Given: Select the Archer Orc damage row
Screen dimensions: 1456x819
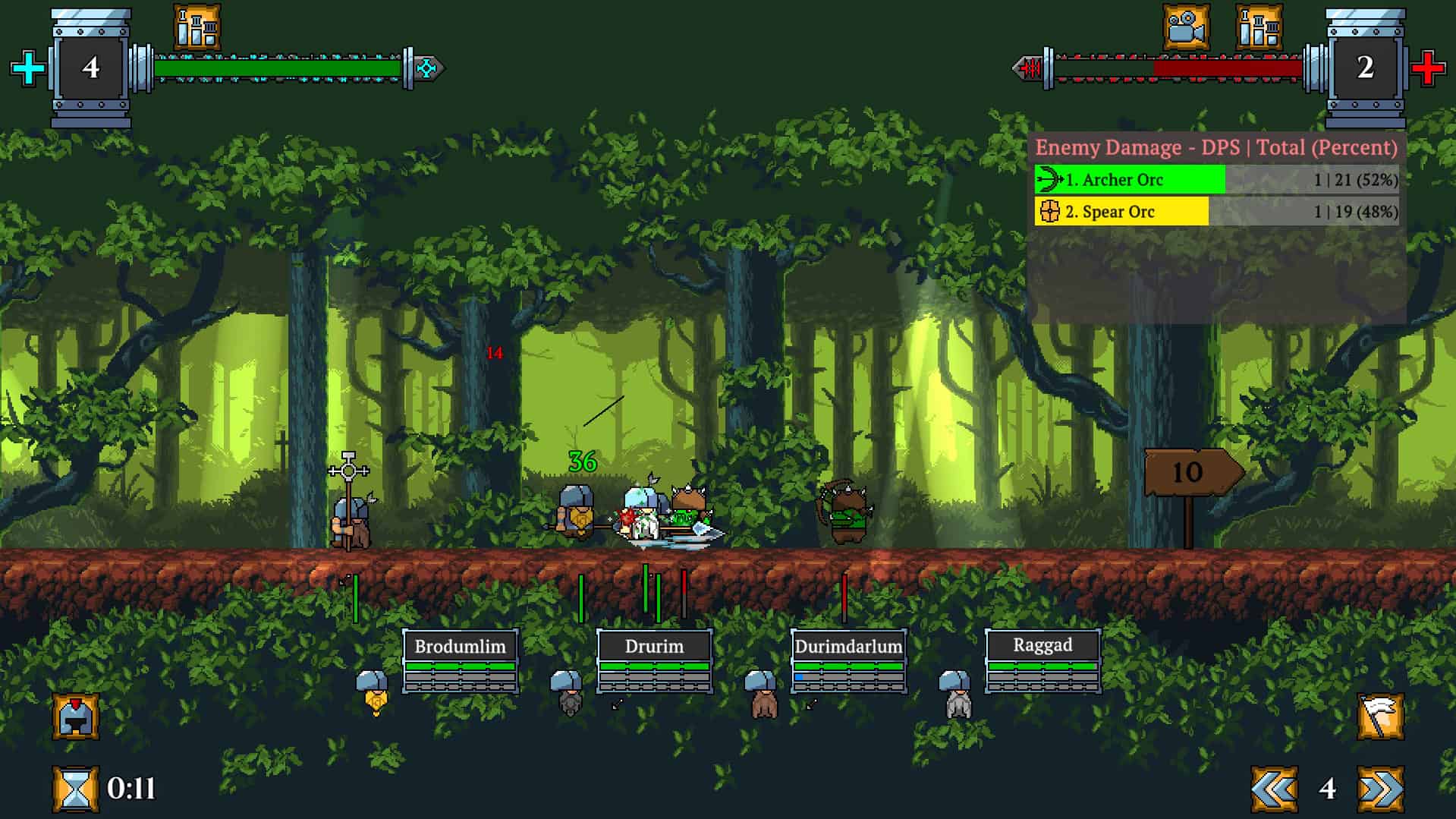Looking at the screenshot, I should pyautogui.click(x=1216, y=180).
